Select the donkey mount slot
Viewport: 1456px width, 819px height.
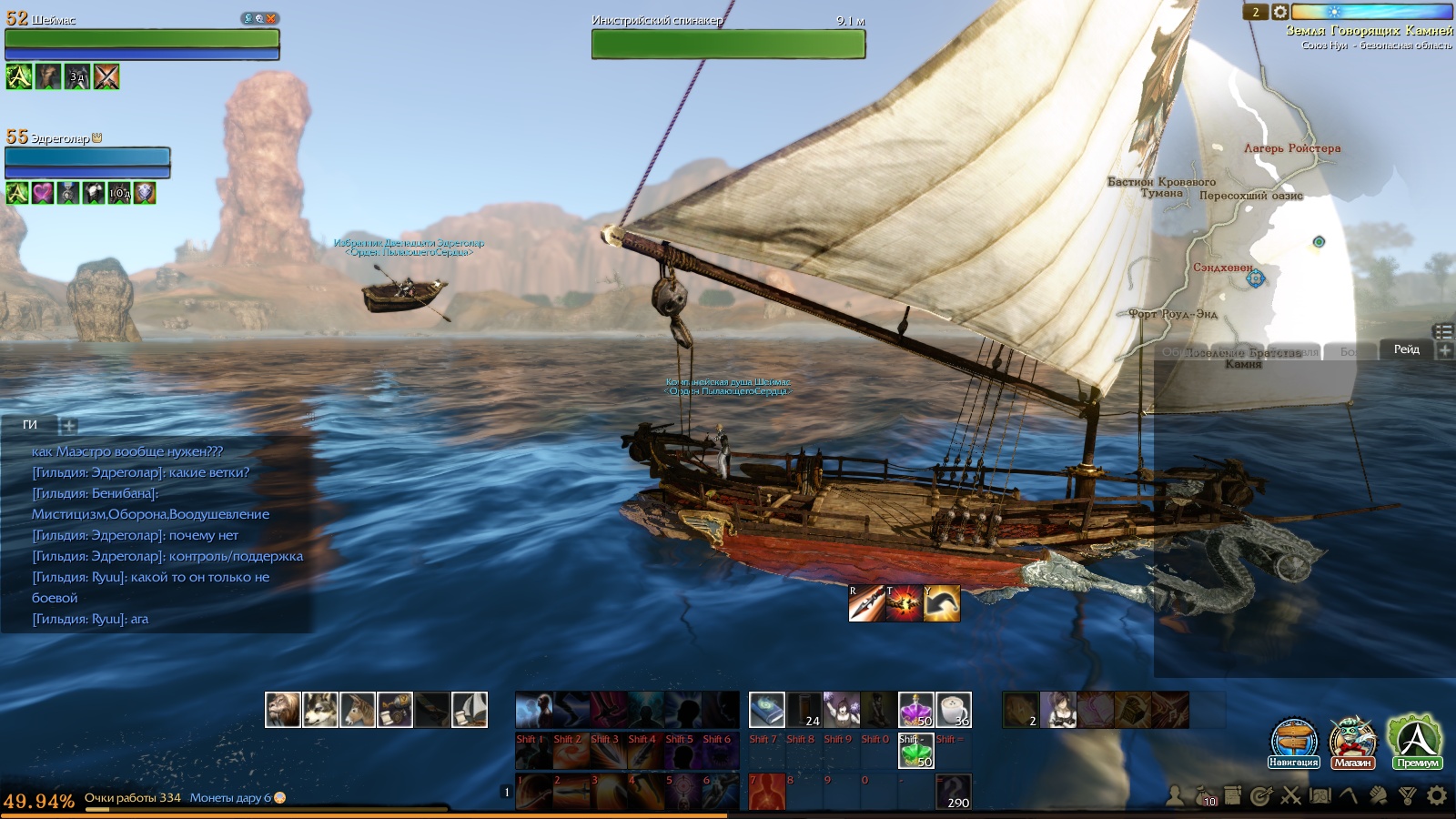(357, 710)
